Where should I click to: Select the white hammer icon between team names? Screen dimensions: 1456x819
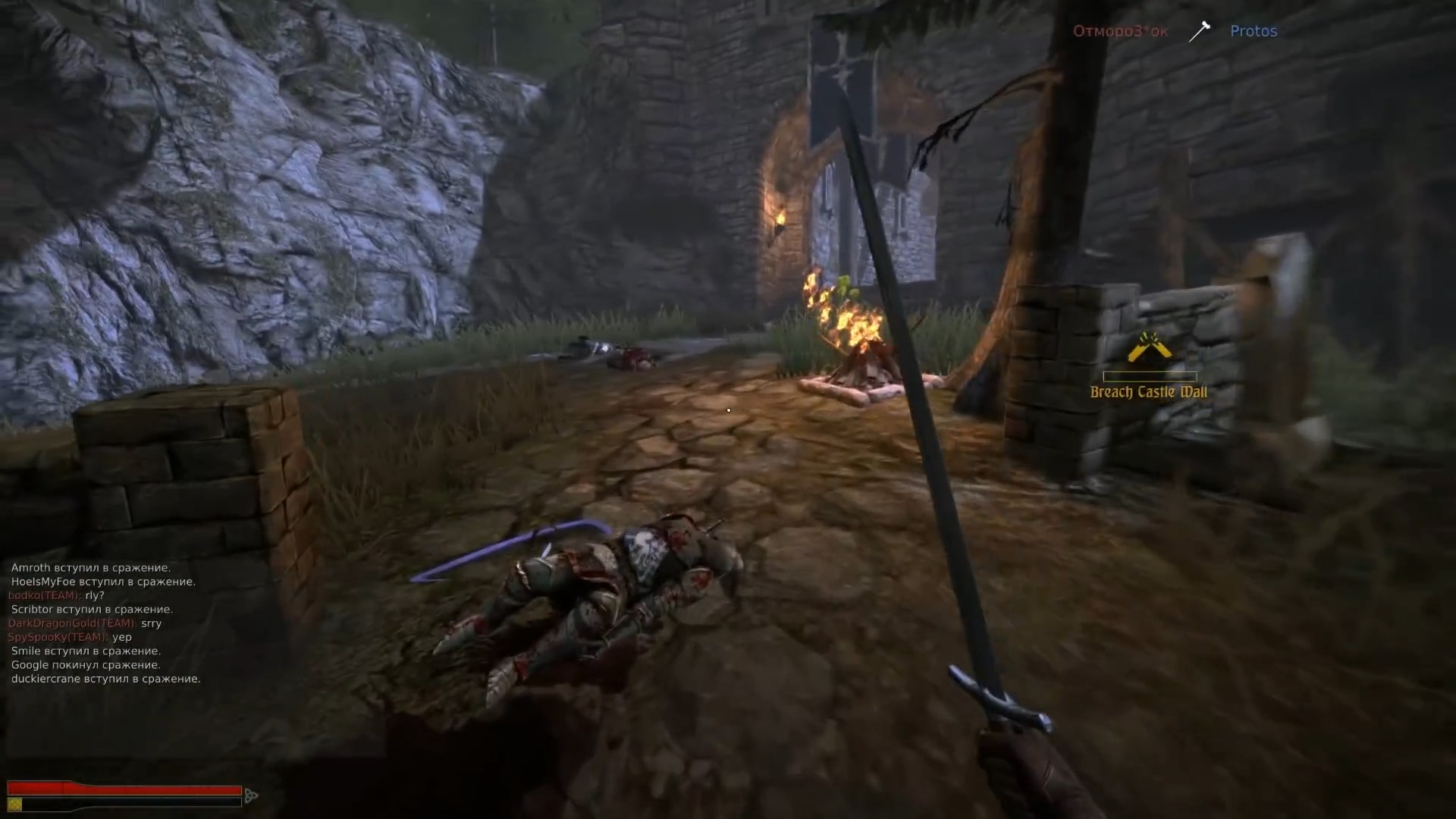1200,30
